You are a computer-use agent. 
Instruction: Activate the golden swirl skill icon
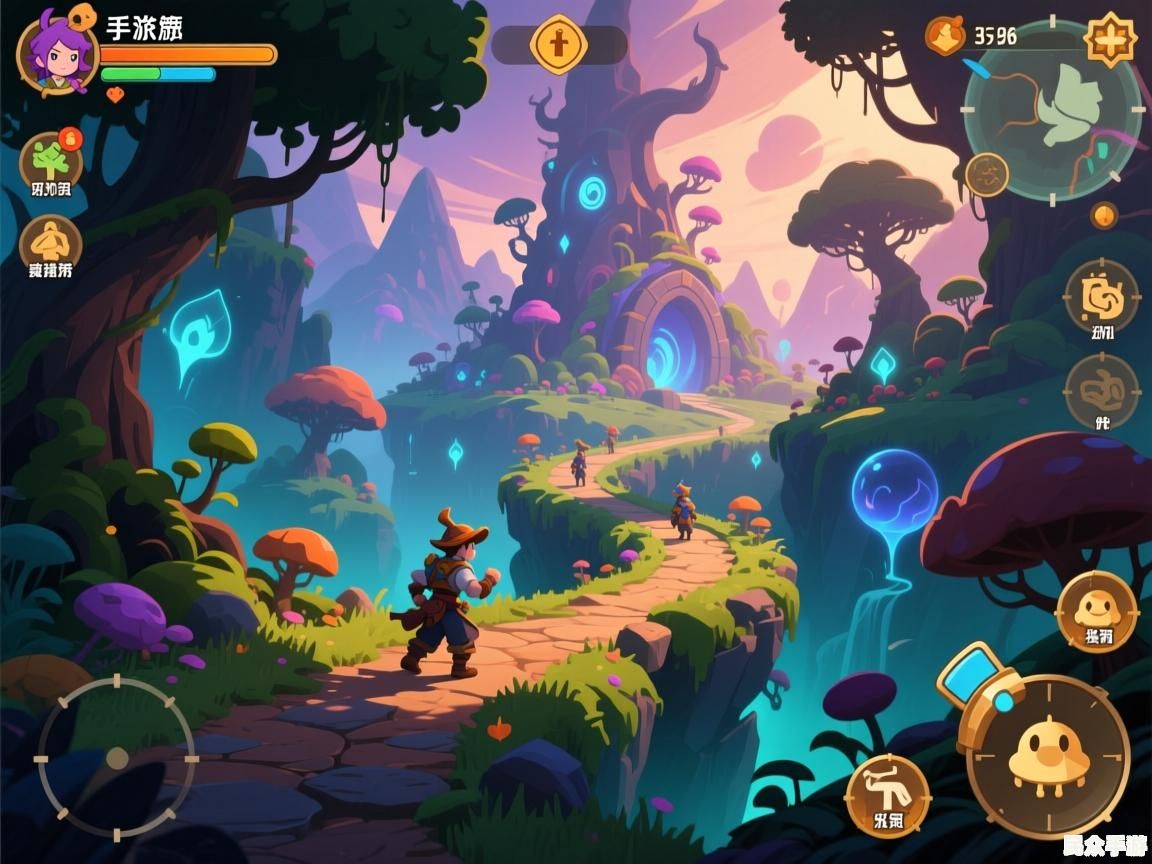(1101, 295)
